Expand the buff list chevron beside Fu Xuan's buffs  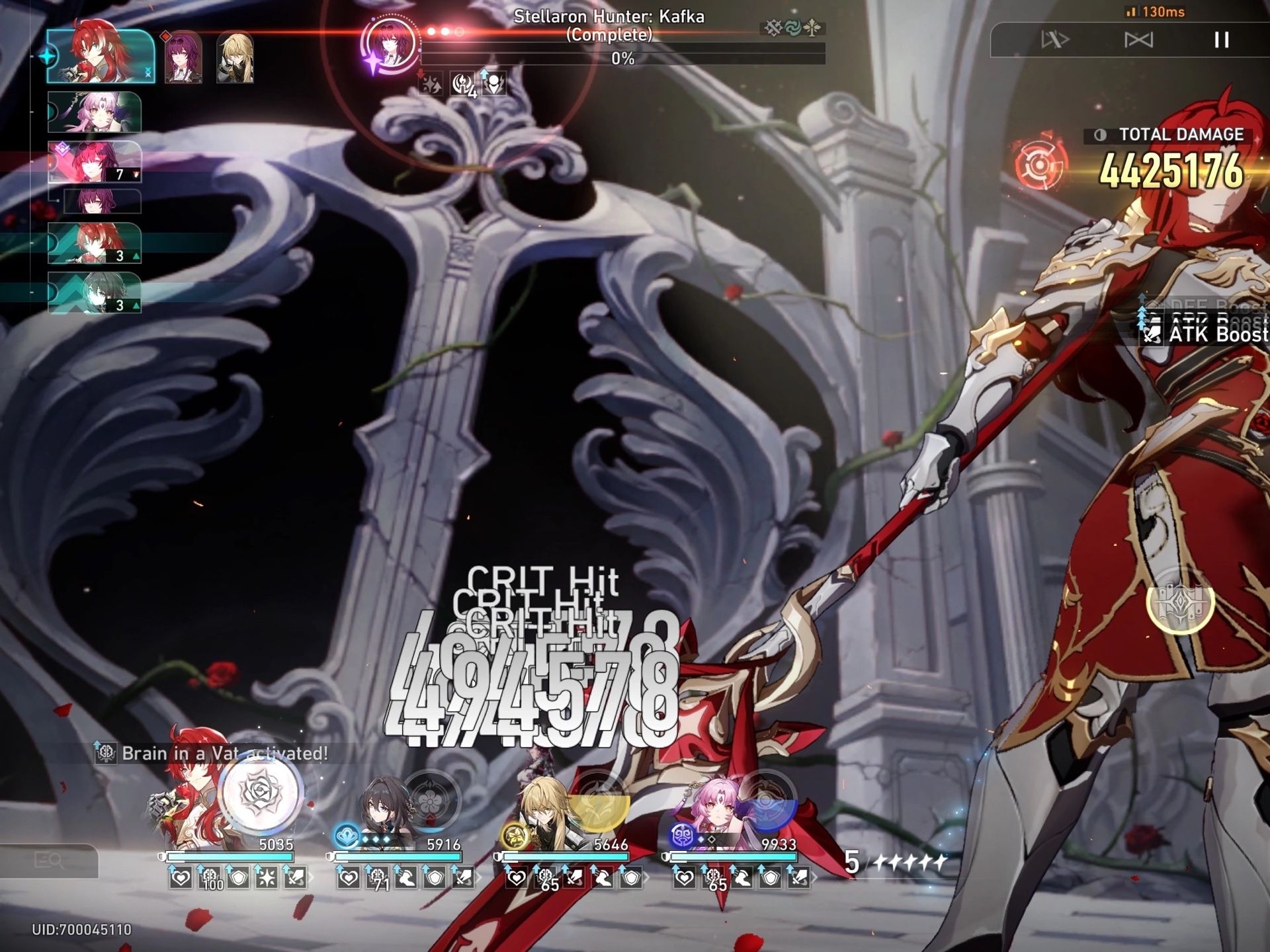pyautogui.click(x=814, y=877)
